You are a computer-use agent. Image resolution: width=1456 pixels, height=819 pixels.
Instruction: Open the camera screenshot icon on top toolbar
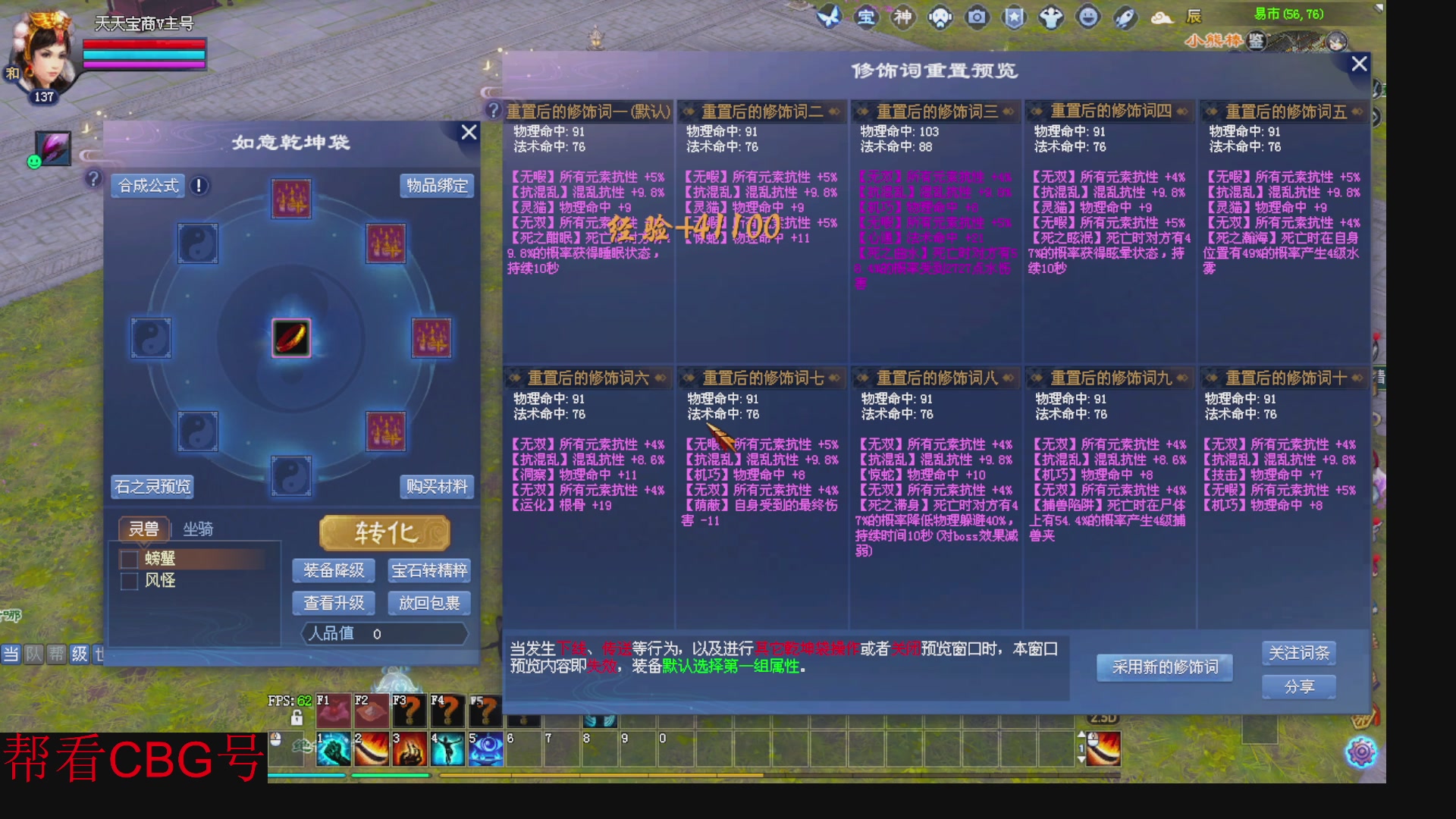977,17
